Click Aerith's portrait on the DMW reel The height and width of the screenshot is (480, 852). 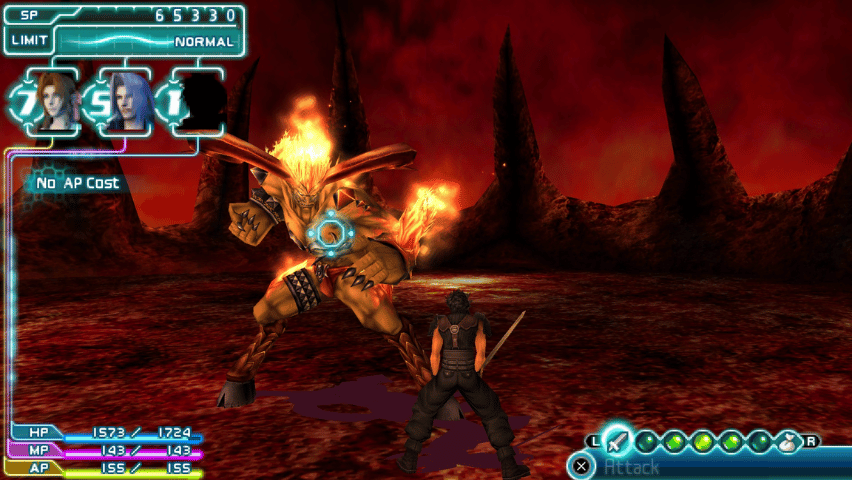[57, 100]
